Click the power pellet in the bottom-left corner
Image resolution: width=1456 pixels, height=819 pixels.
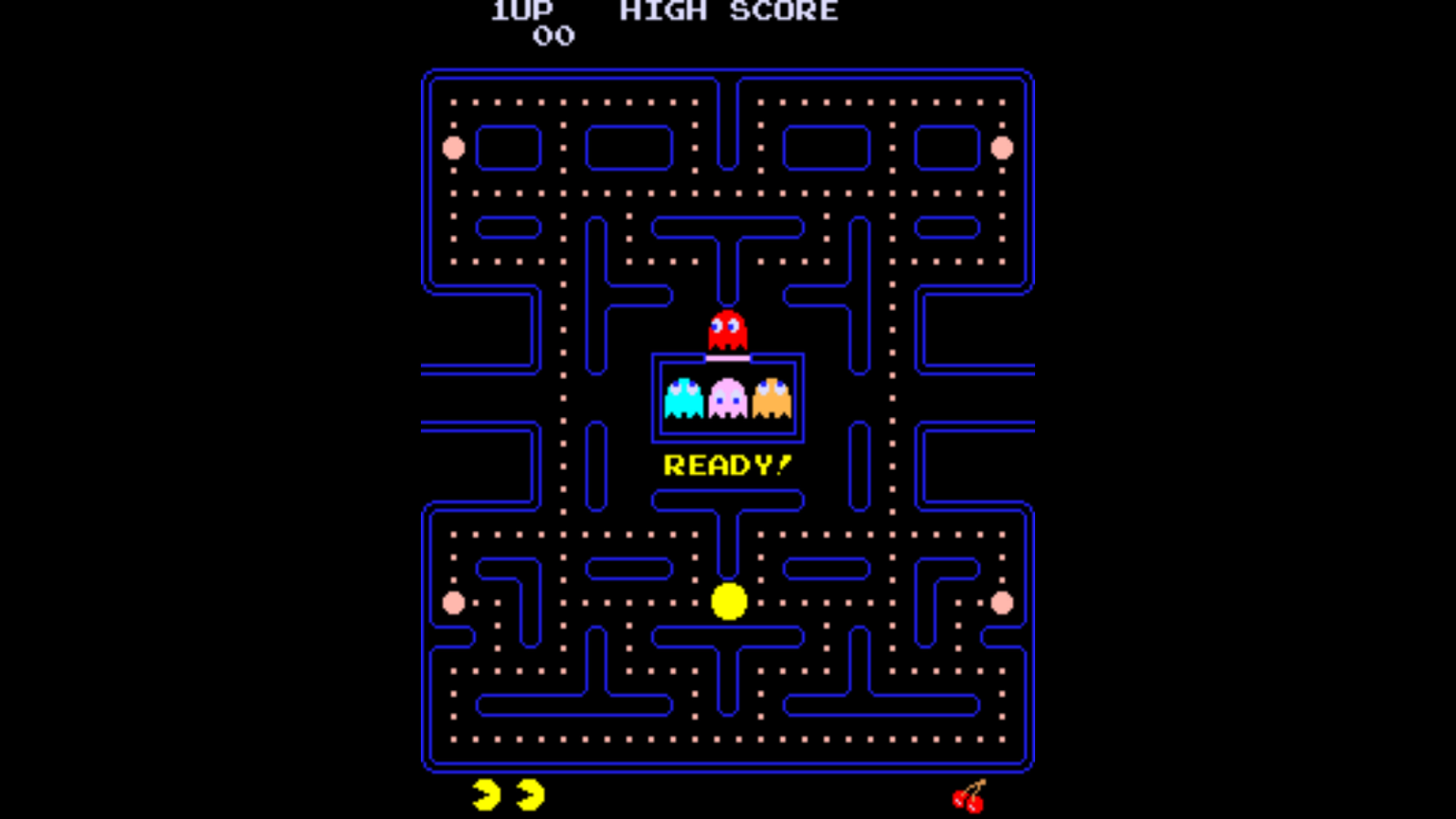tap(453, 601)
